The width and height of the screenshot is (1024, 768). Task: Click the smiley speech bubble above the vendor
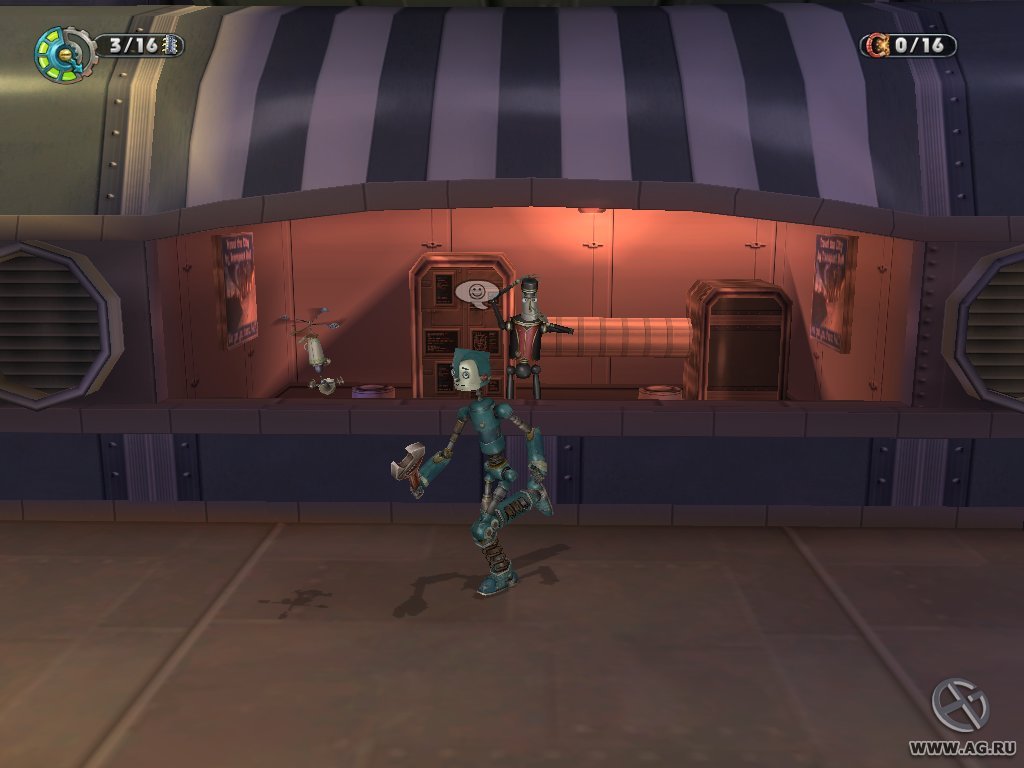tap(477, 291)
